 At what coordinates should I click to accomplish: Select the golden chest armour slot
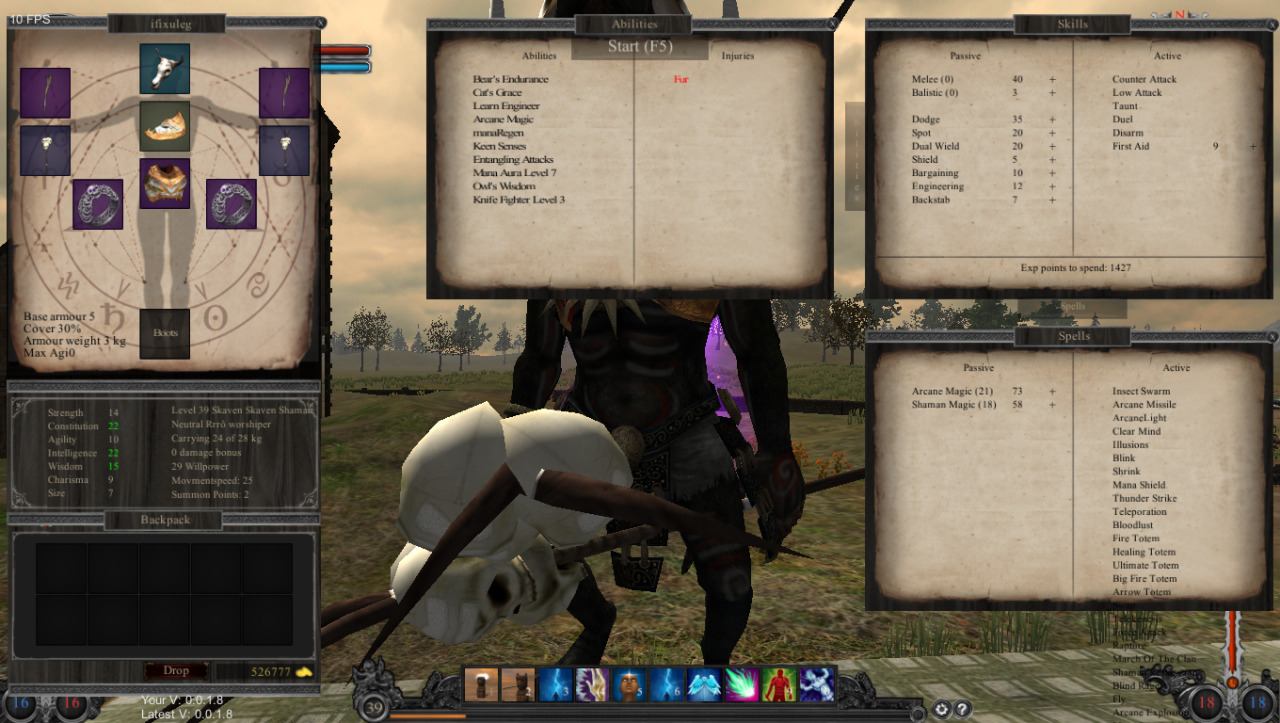(165, 183)
